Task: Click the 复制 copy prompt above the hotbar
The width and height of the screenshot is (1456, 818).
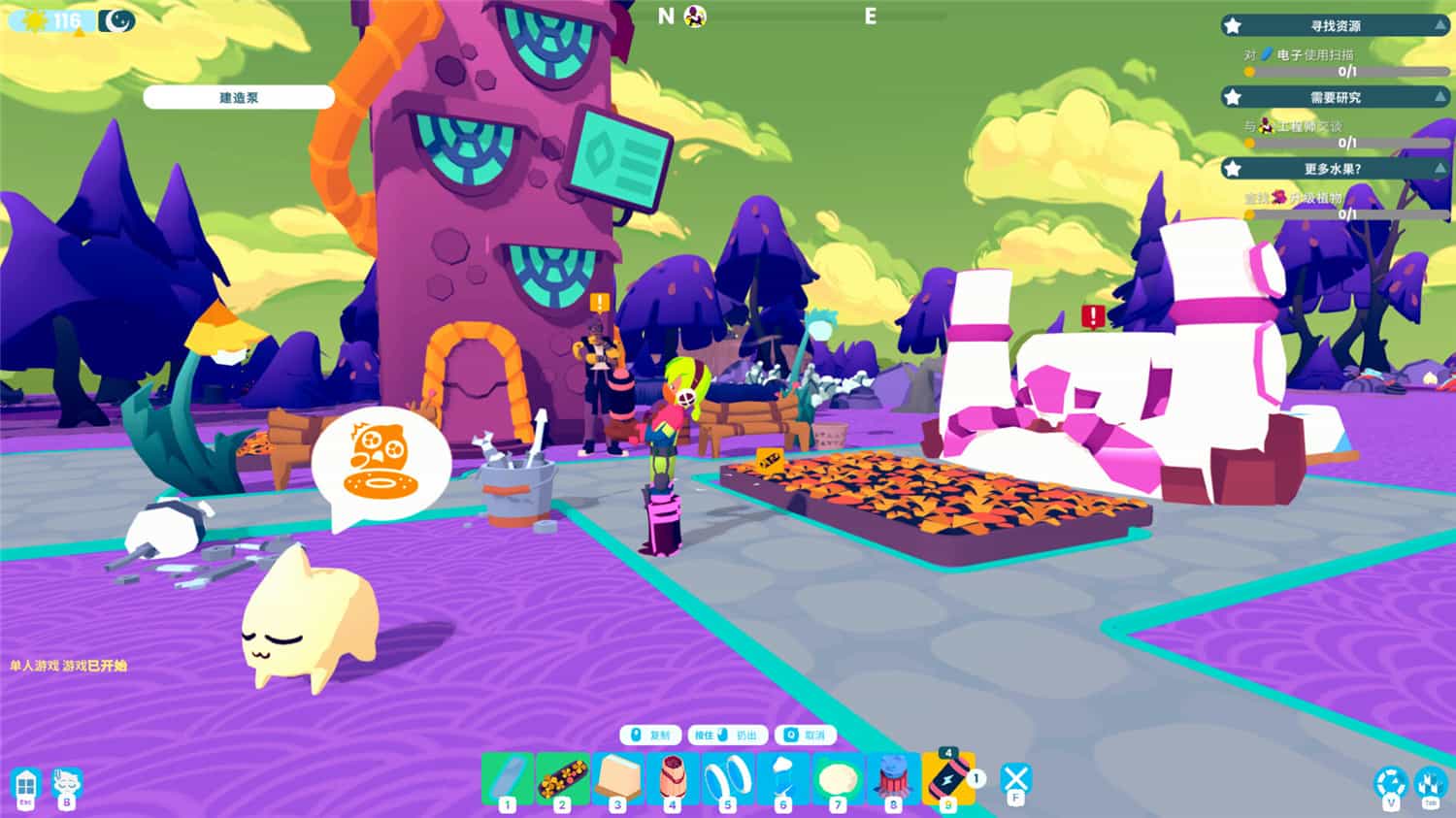Action: (x=648, y=735)
